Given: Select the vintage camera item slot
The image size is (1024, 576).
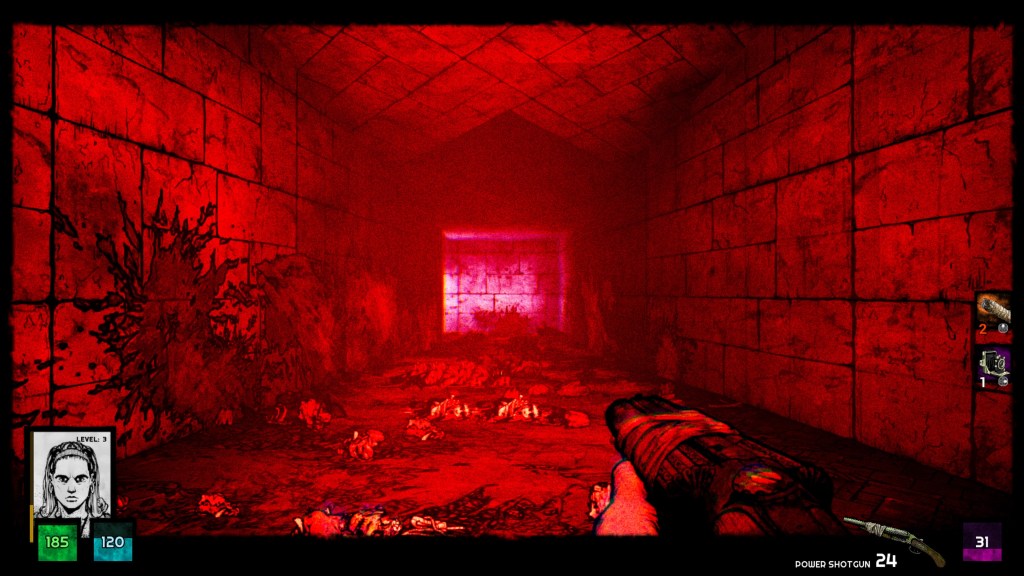Looking at the screenshot, I should [994, 368].
